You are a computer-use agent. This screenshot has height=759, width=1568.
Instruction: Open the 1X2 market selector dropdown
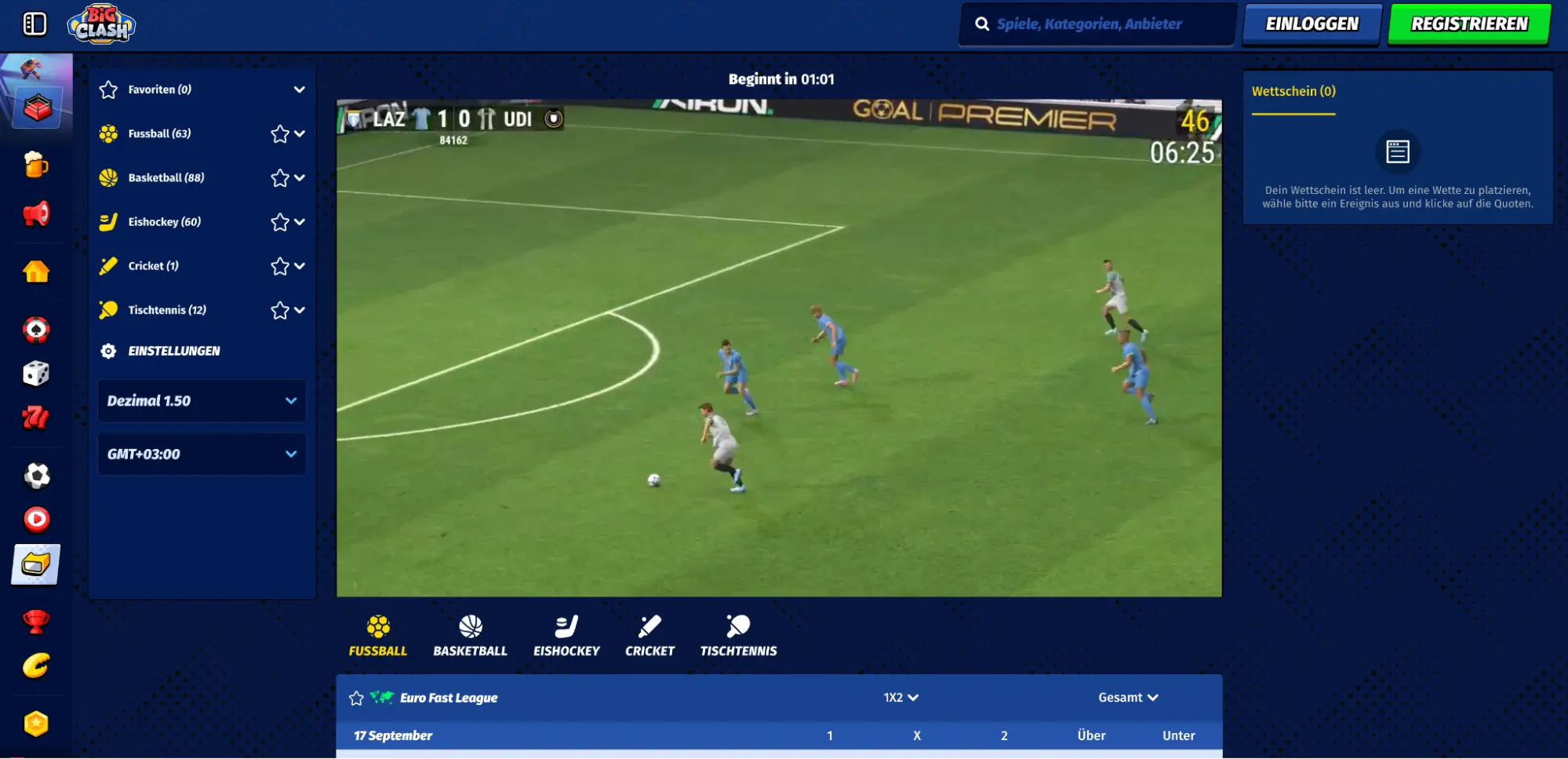pos(899,697)
